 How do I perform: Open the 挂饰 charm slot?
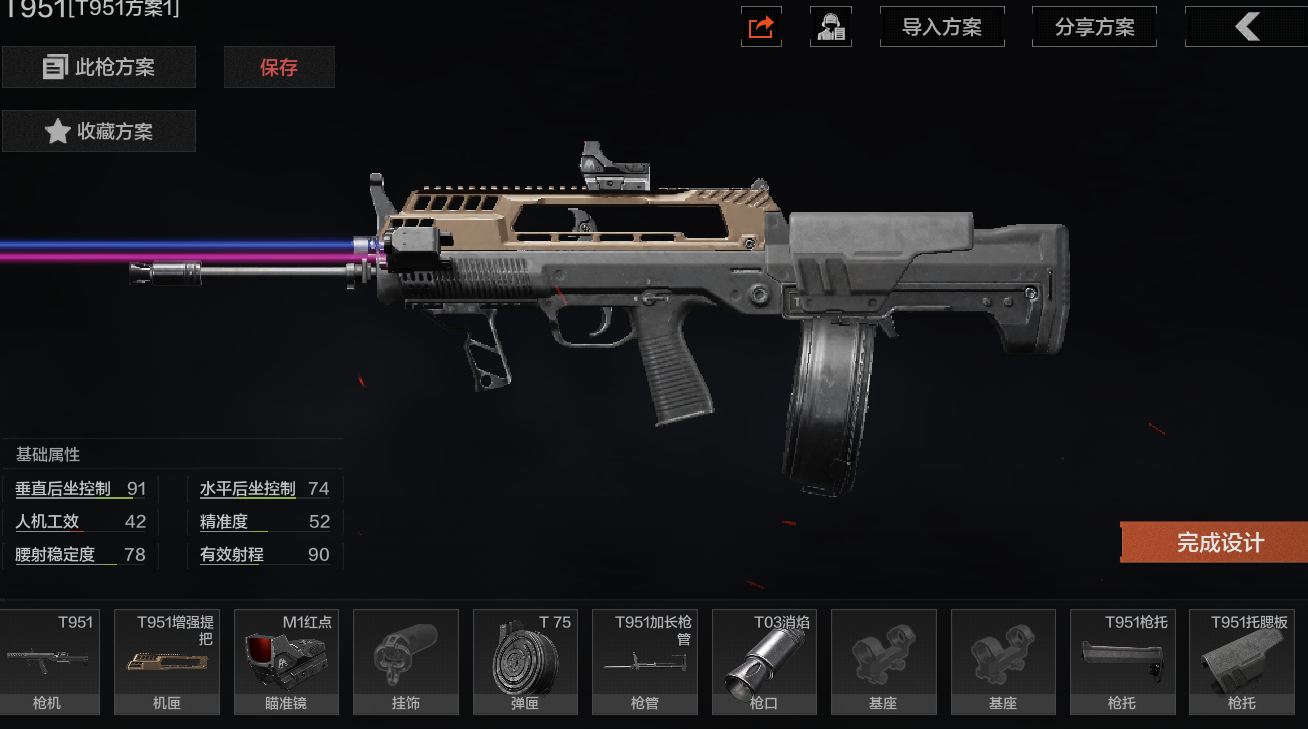pos(406,661)
